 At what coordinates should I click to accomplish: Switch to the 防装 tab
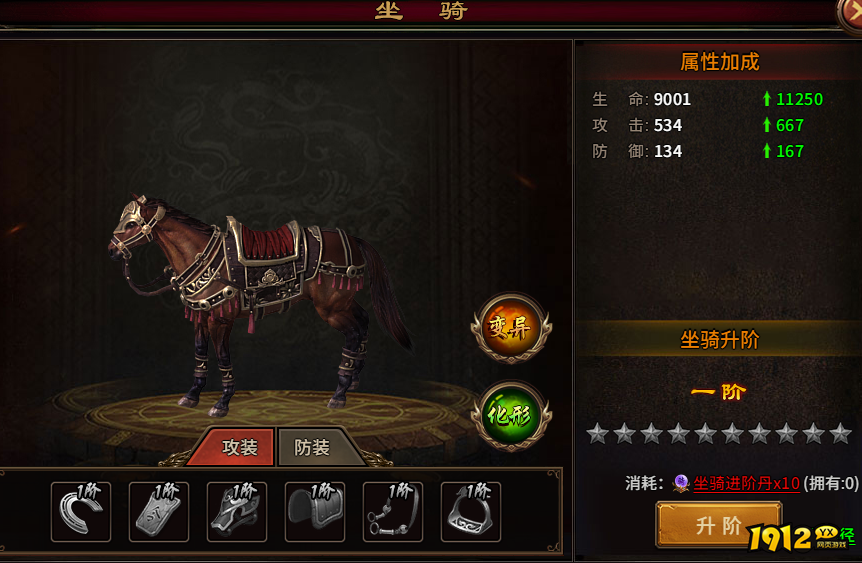coord(312,448)
